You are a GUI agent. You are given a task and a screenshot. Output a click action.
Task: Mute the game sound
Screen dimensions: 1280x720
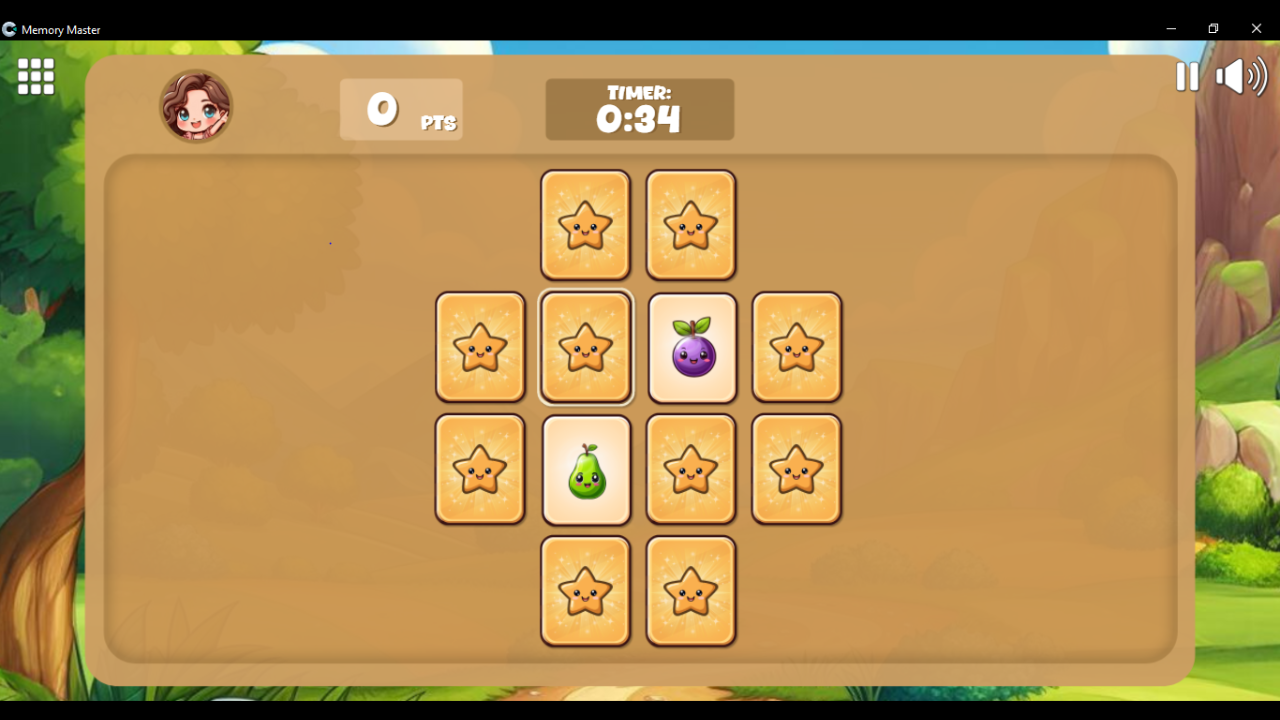(1240, 77)
